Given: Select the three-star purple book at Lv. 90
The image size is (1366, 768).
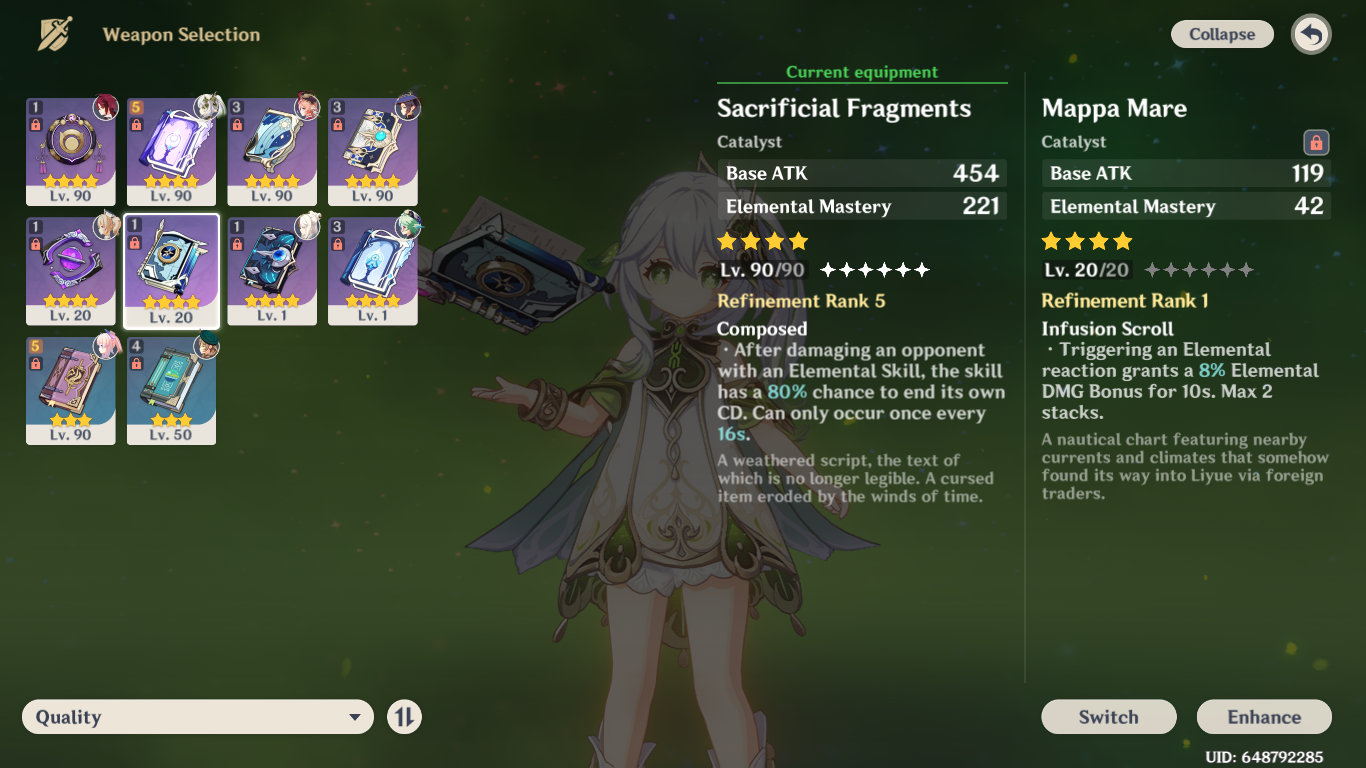Looking at the screenshot, I should click(70, 388).
